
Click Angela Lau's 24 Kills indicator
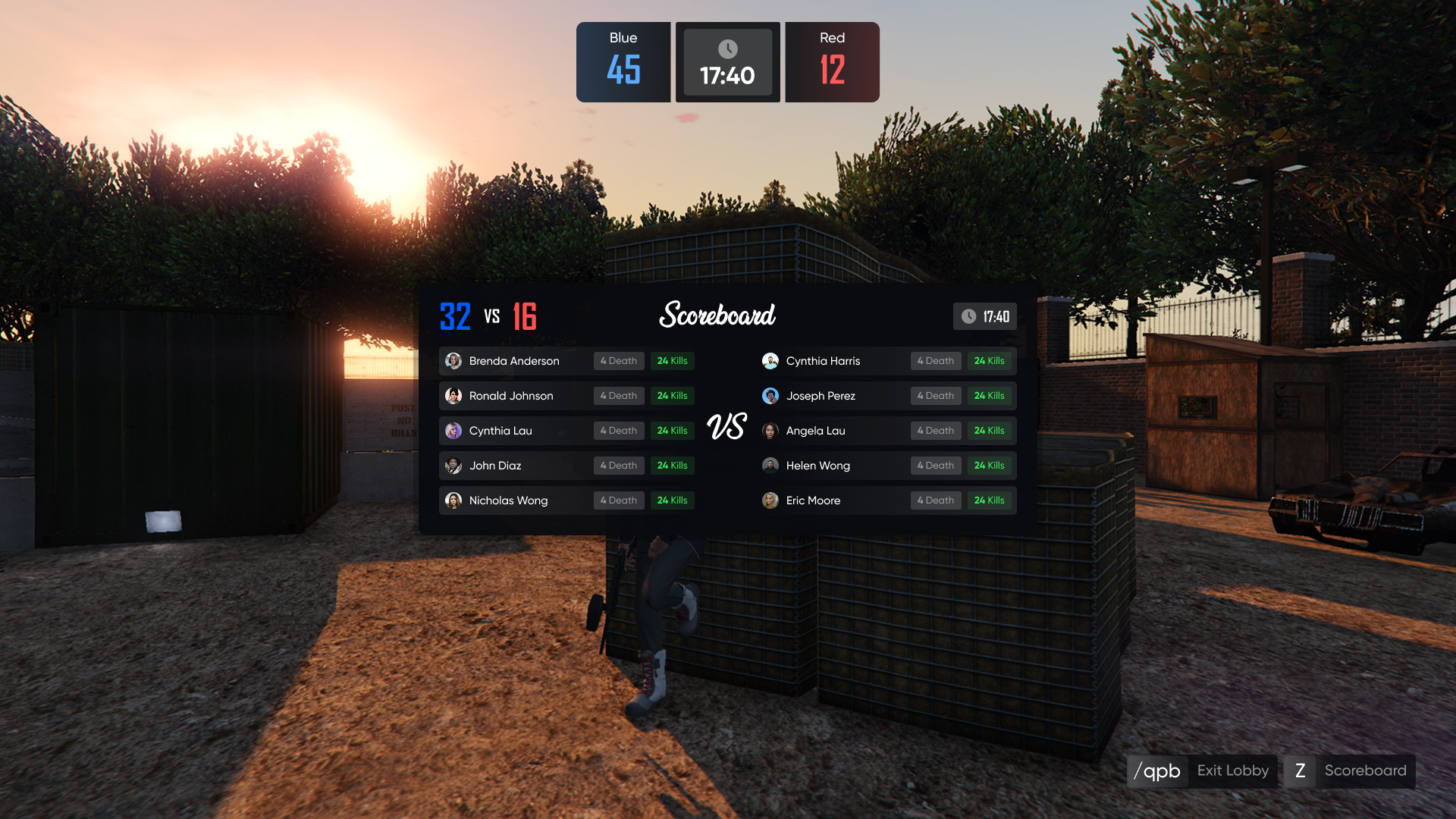pyautogui.click(x=990, y=431)
